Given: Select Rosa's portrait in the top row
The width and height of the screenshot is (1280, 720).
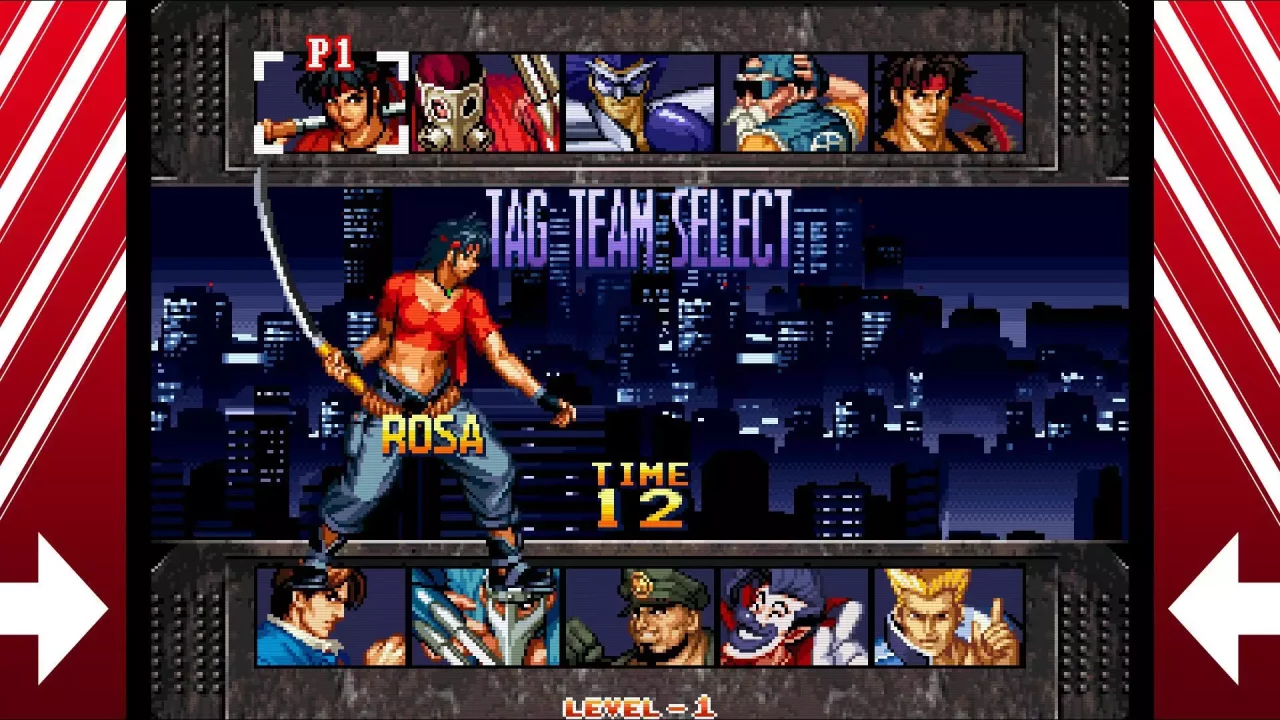Looking at the screenshot, I should coord(330,105).
